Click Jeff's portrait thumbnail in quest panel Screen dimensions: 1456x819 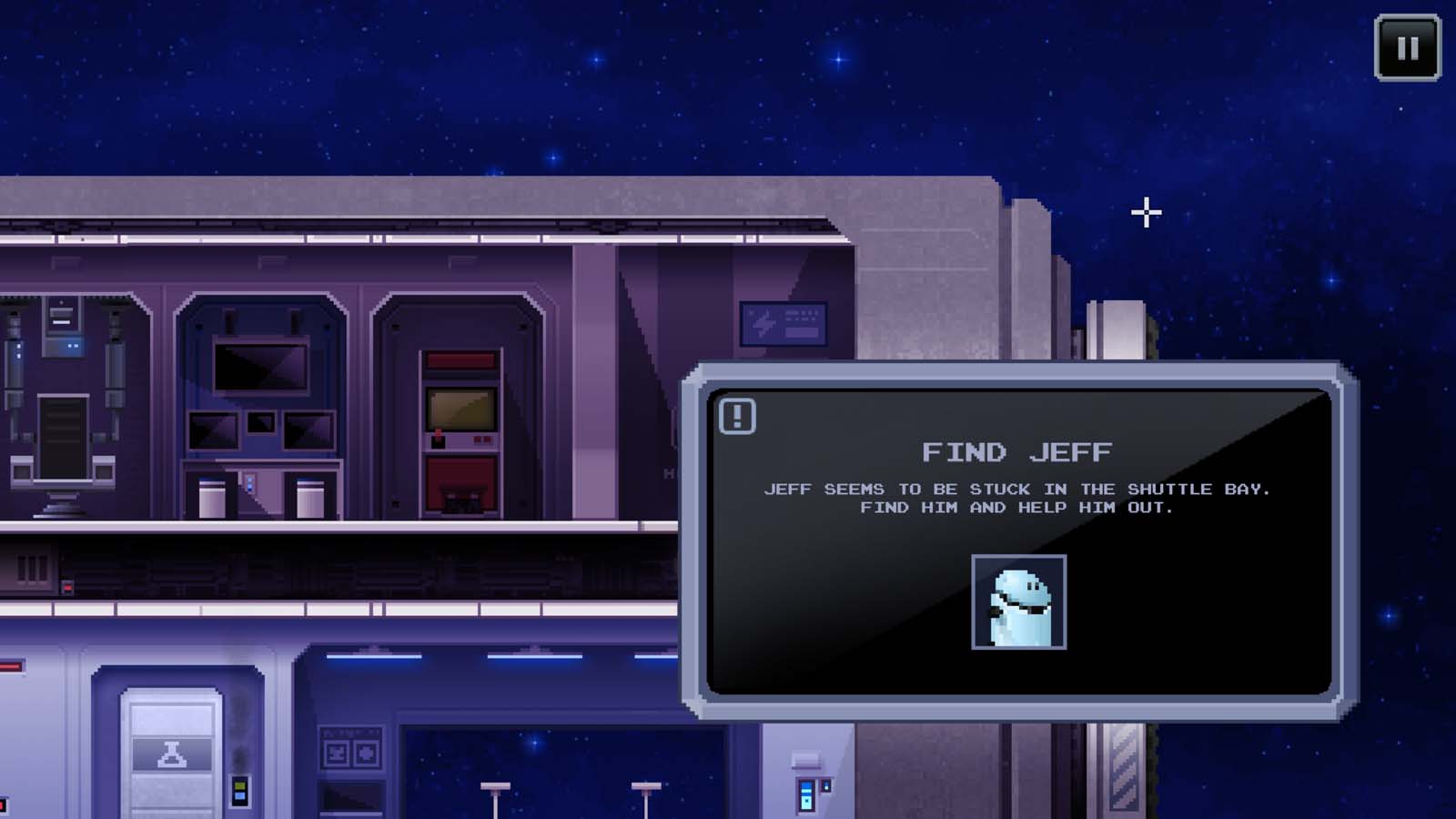[x=1020, y=604]
